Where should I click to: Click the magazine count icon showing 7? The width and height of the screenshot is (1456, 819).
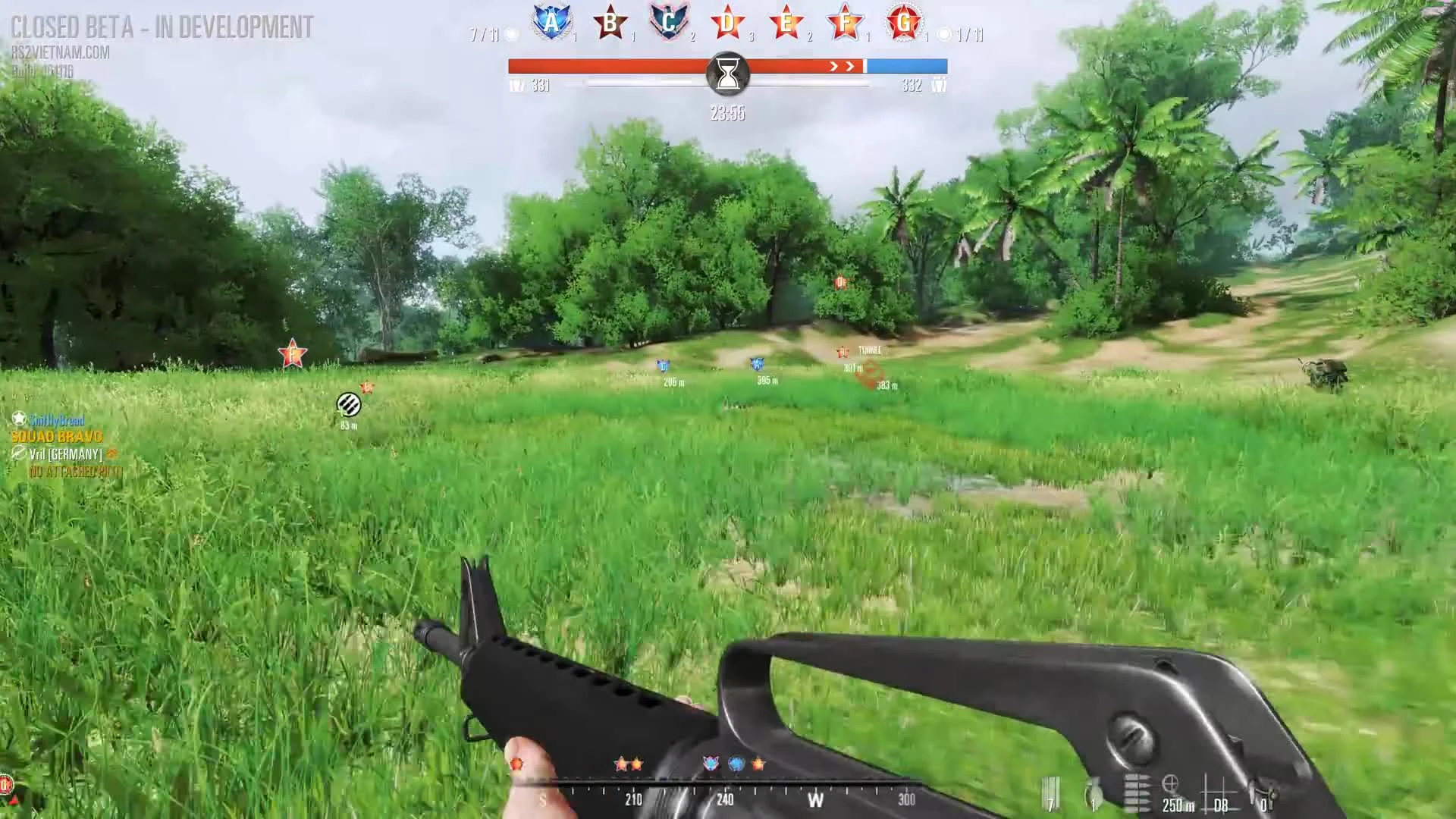point(1051,792)
